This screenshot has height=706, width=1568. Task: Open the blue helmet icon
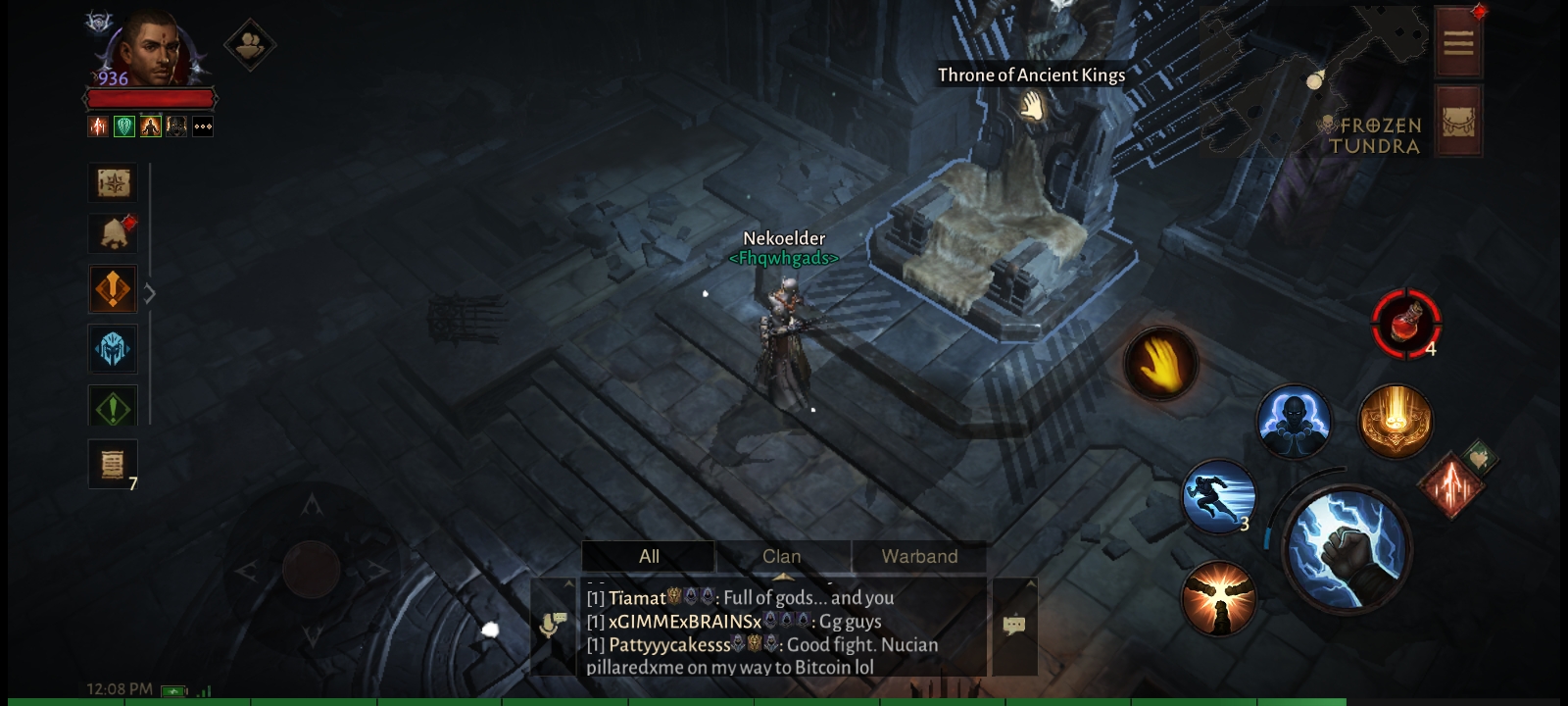click(x=113, y=349)
